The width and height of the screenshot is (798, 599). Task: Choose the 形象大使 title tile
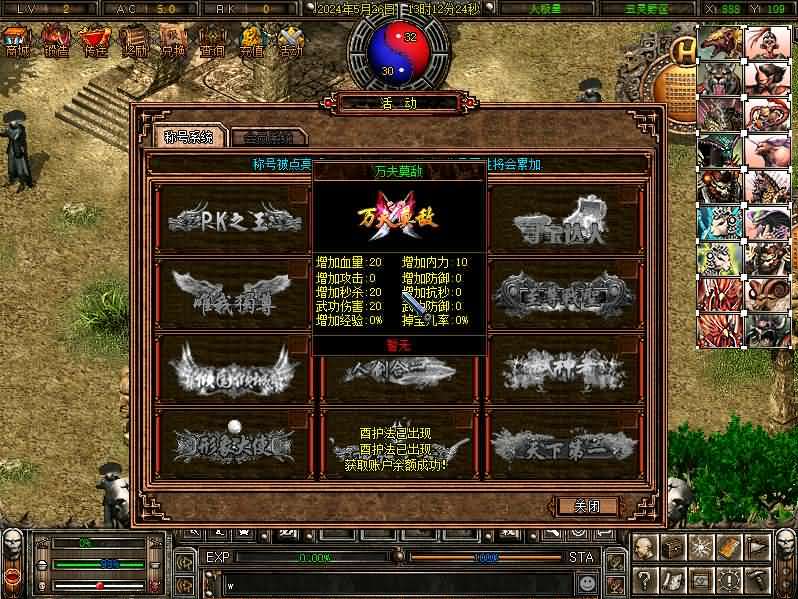click(235, 440)
